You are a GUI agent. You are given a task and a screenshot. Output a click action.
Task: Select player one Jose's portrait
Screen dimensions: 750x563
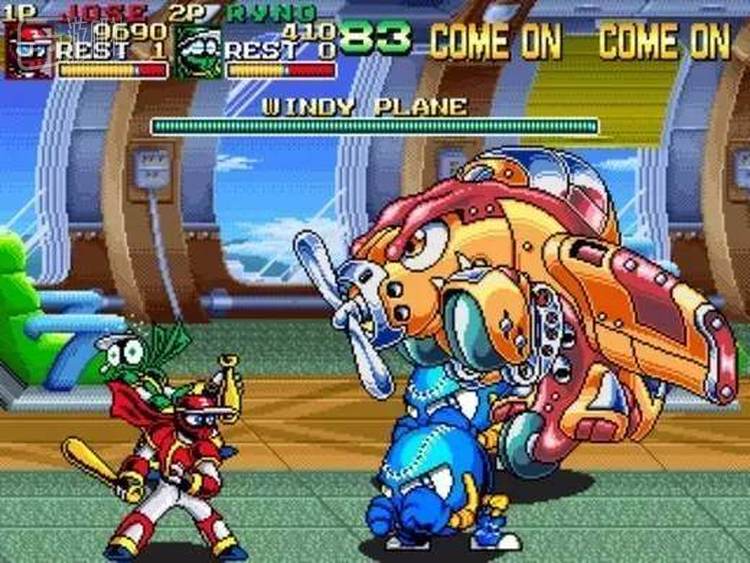tap(27, 50)
